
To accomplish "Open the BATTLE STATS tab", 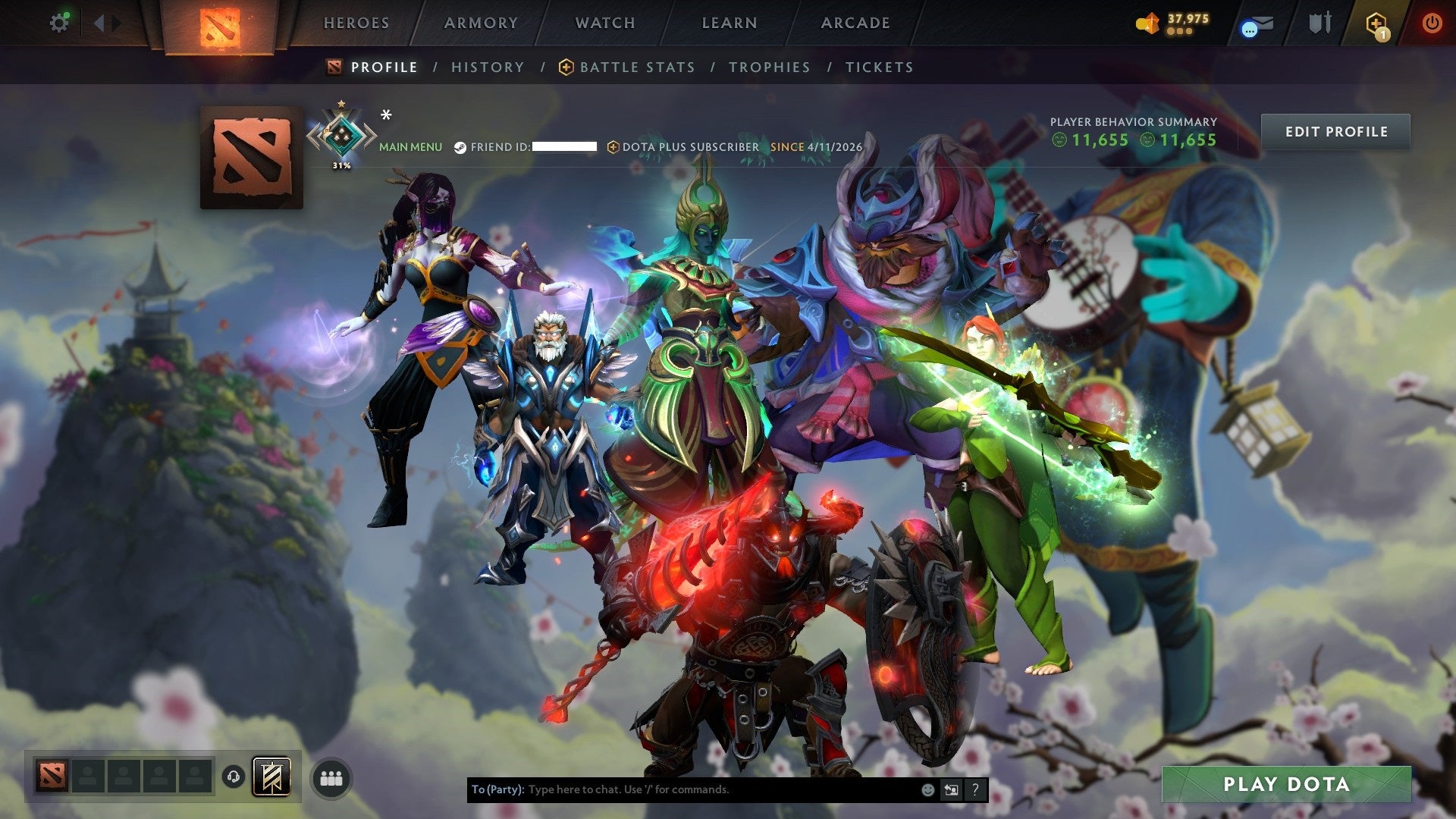I will pos(637,67).
